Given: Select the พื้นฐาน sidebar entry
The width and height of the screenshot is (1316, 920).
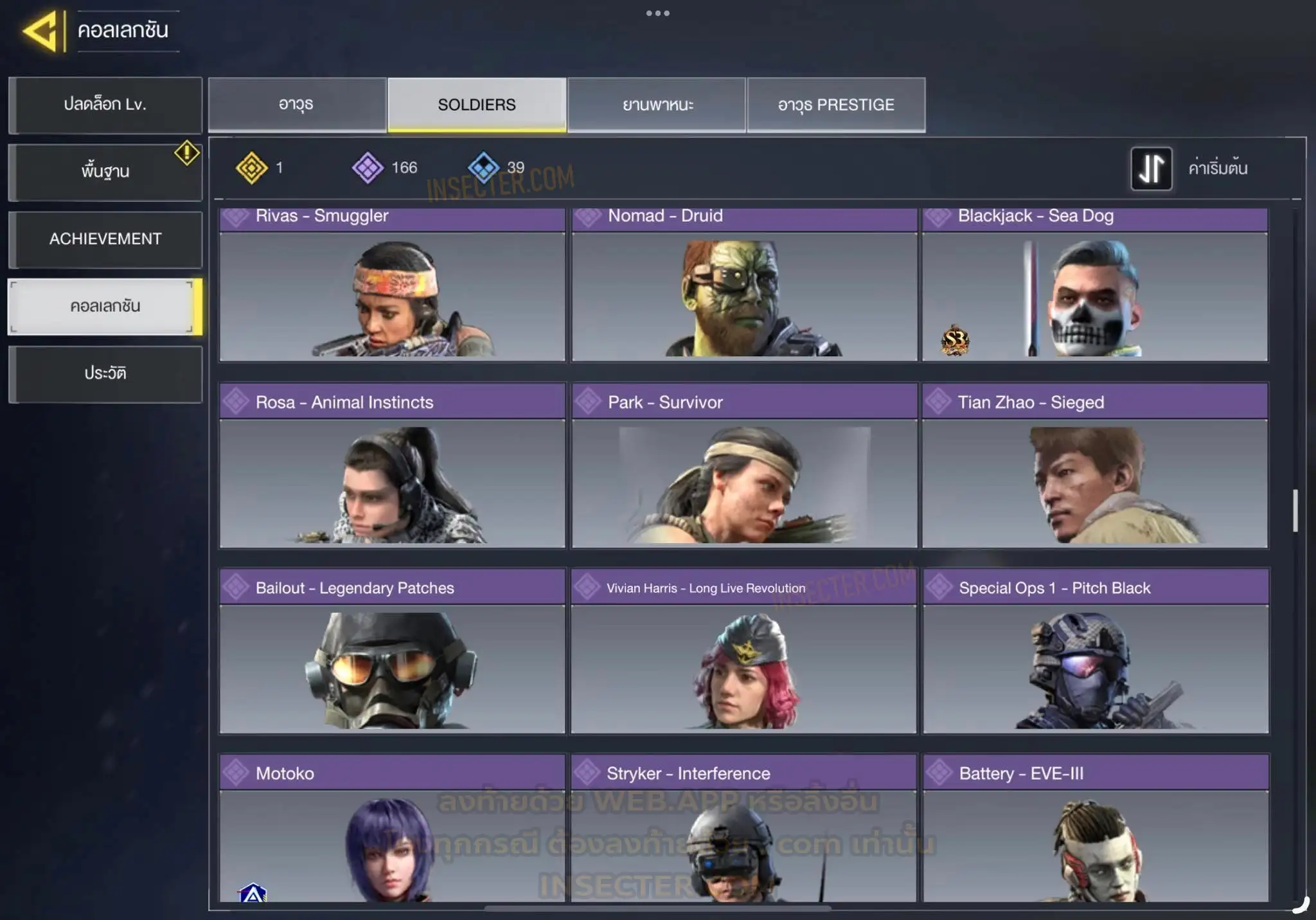Looking at the screenshot, I should [x=105, y=172].
